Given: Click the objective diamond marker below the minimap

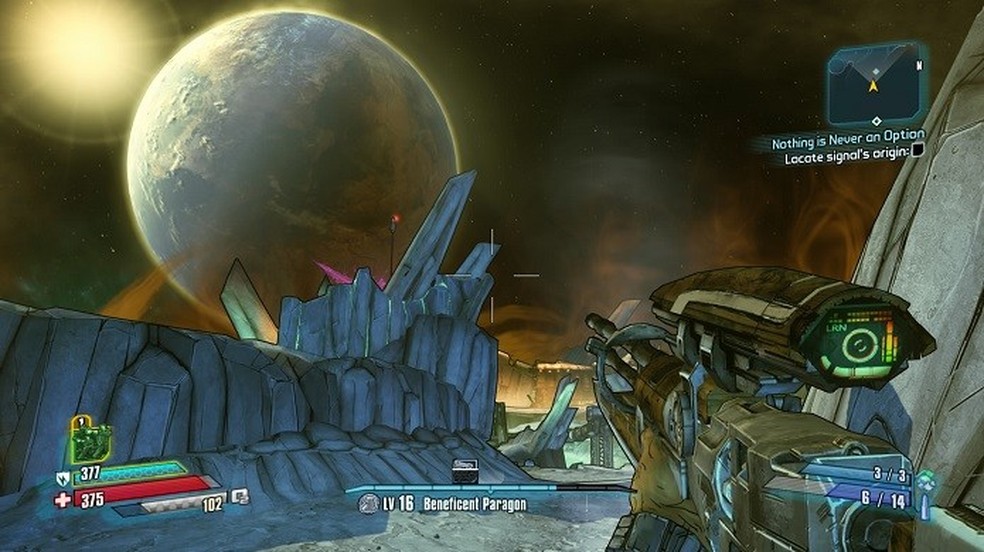Looking at the screenshot, I should point(876,121).
